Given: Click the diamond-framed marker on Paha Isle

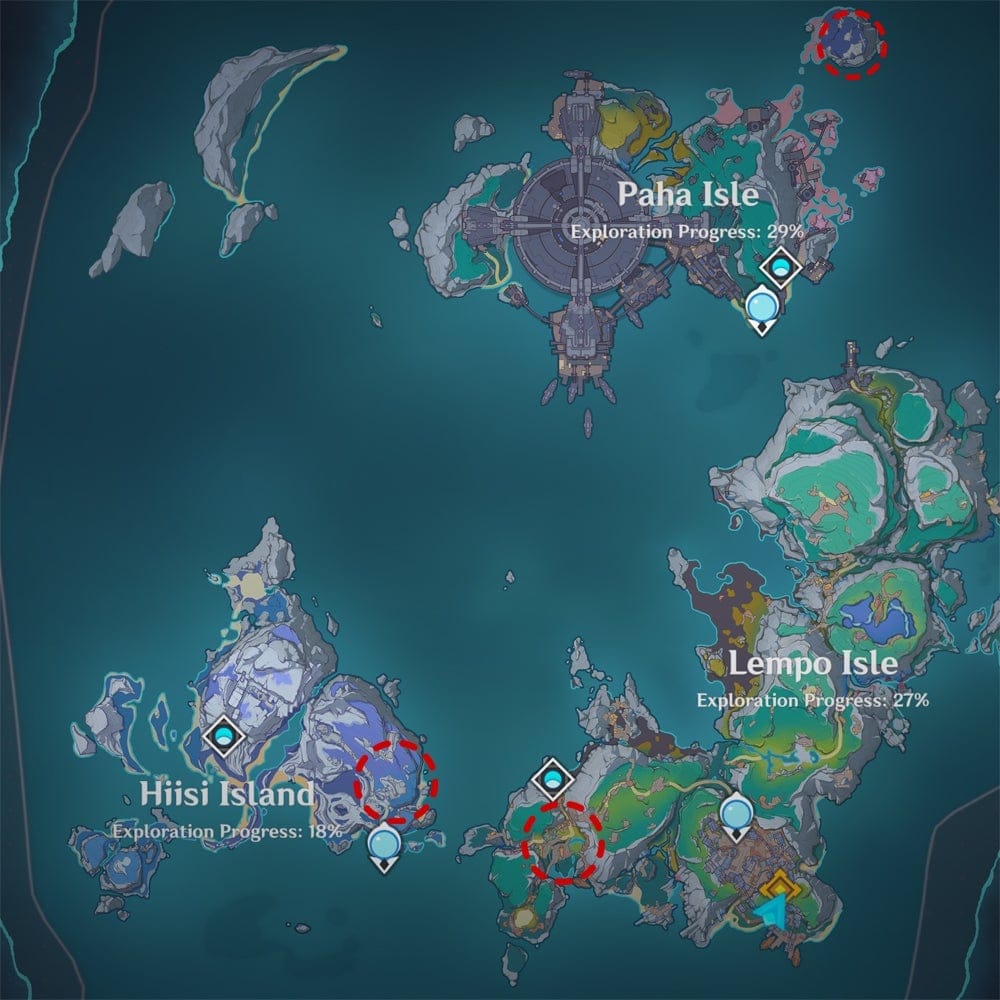Looking at the screenshot, I should (x=779, y=267).
